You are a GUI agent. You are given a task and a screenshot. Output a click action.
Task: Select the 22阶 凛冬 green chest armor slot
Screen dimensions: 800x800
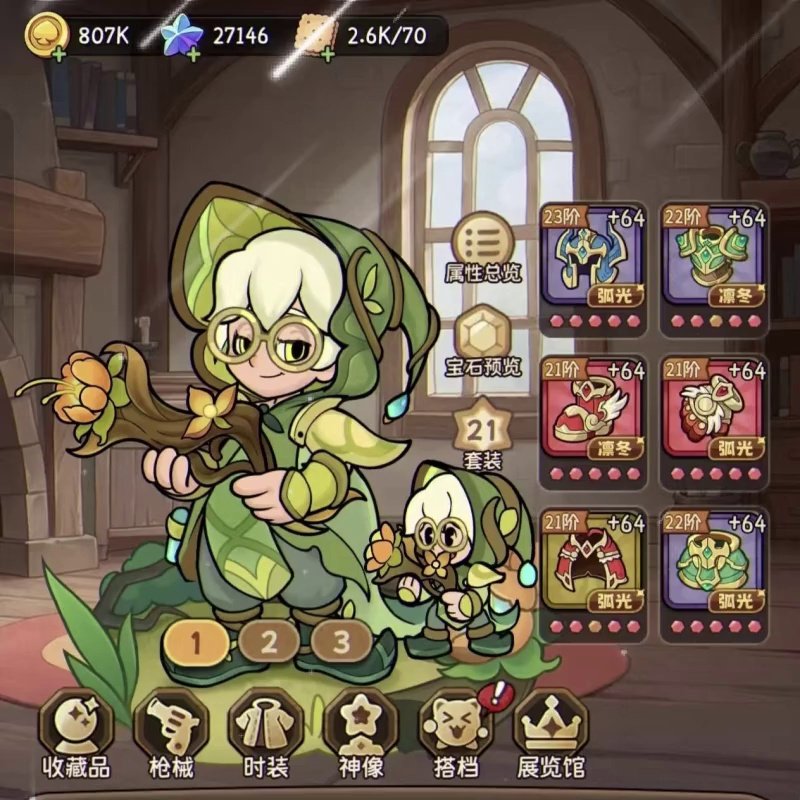(714, 258)
